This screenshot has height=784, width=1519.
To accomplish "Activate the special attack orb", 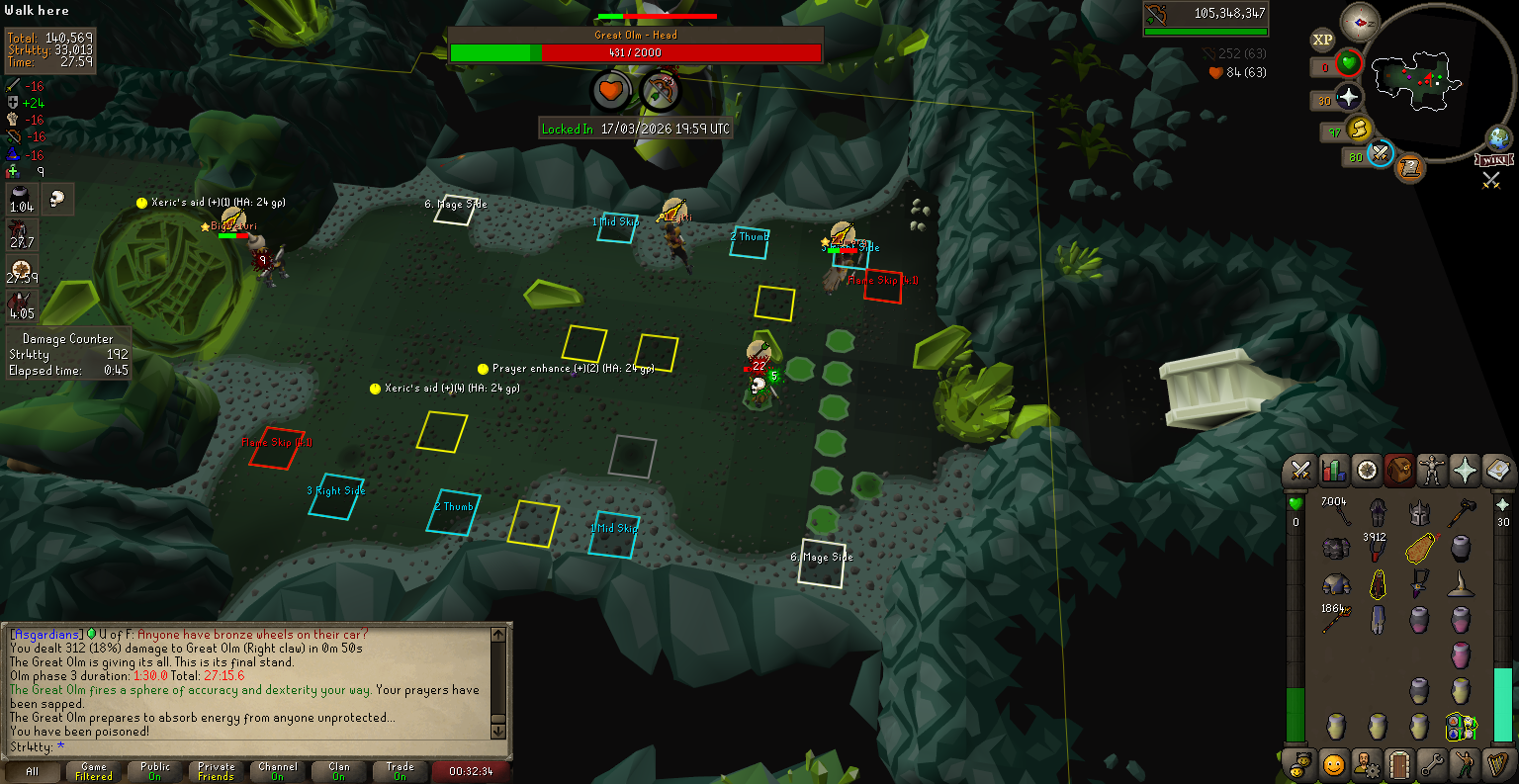I will (x=1381, y=154).
